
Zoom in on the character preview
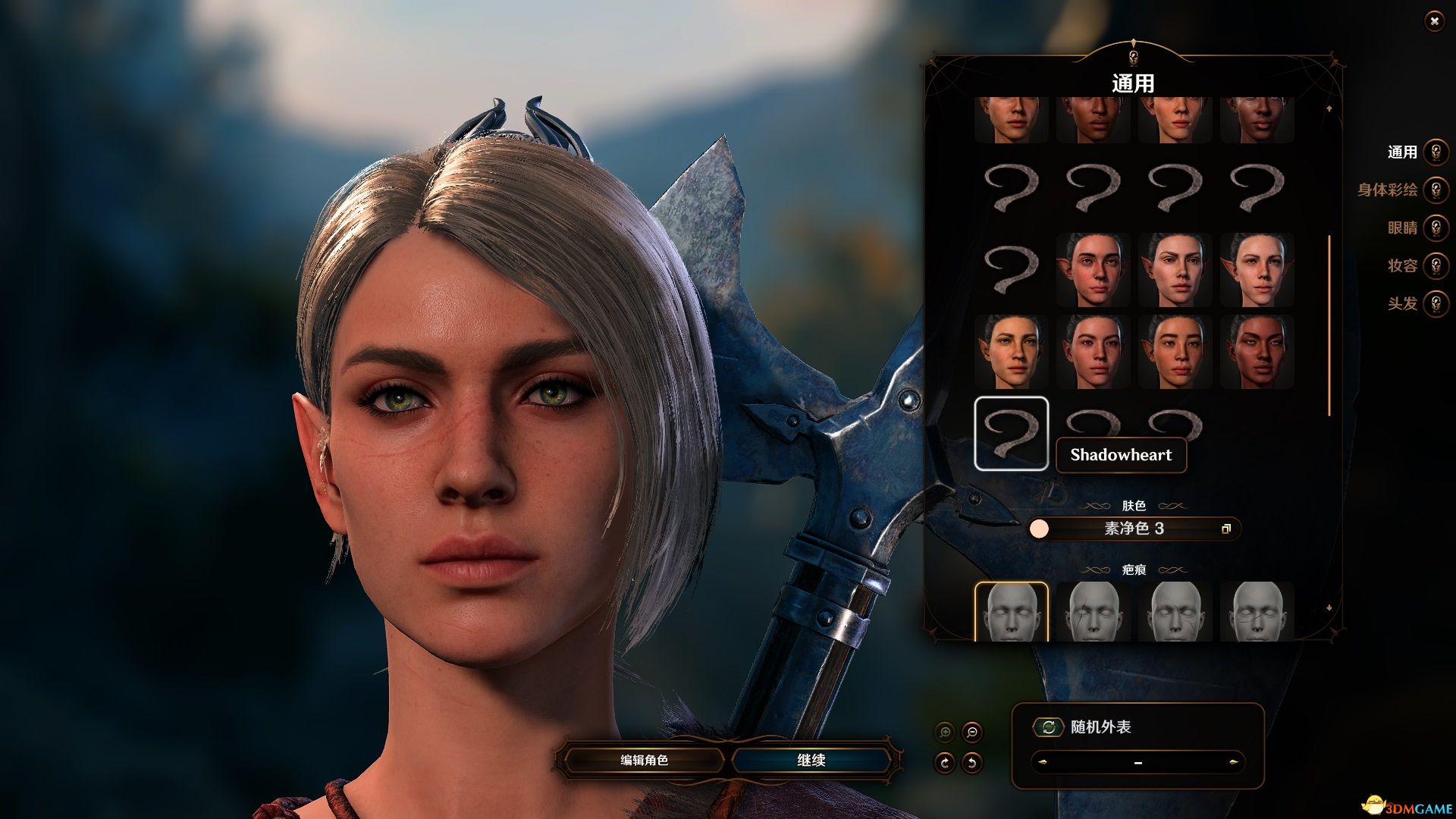click(945, 732)
